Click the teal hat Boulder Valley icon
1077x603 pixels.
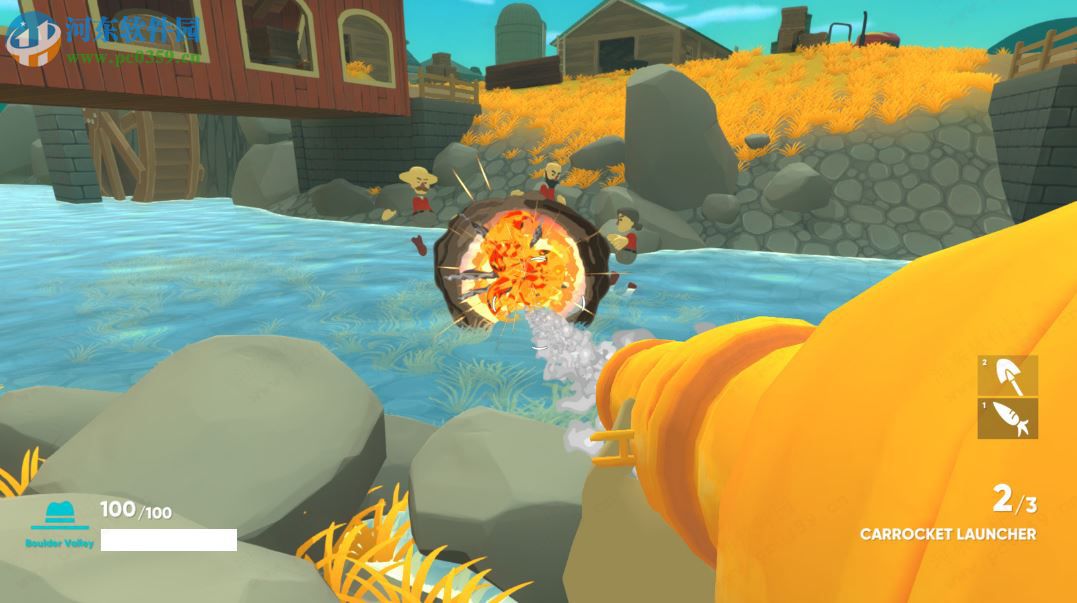(x=60, y=515)
